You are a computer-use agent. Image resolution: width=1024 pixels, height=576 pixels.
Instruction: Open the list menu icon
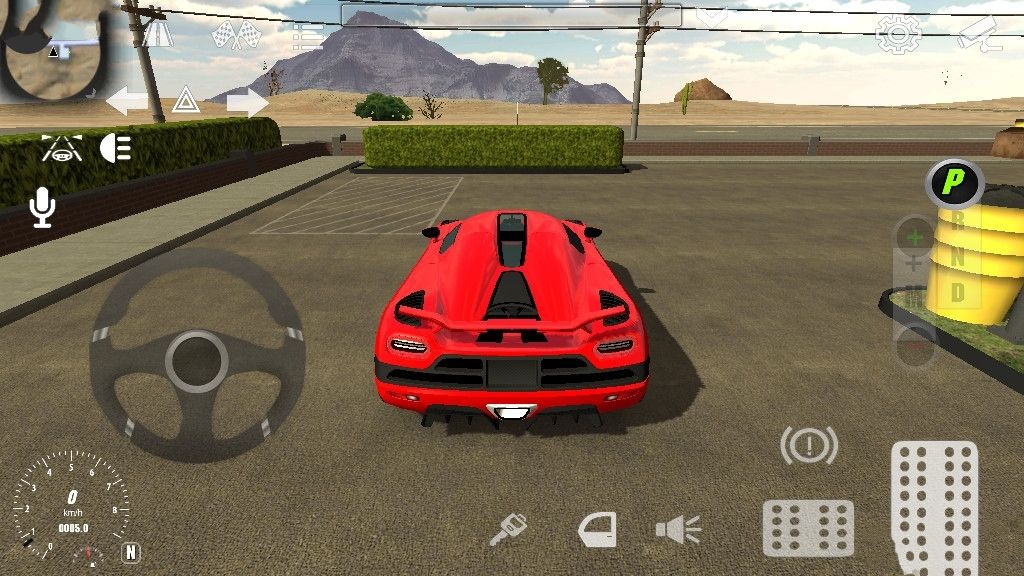(x=307, y=36)
